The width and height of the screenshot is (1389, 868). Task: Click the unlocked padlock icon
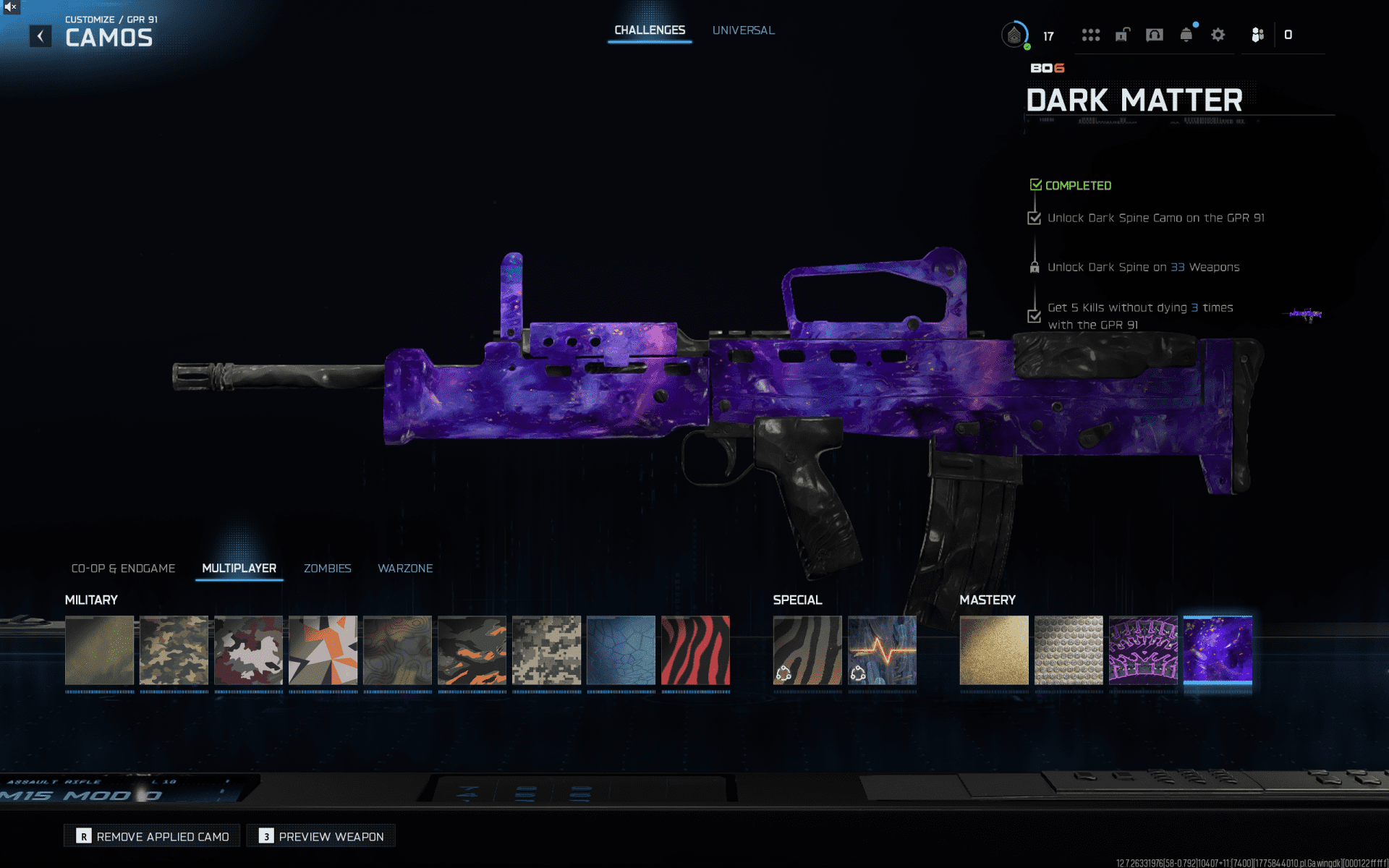(1121, 35)
